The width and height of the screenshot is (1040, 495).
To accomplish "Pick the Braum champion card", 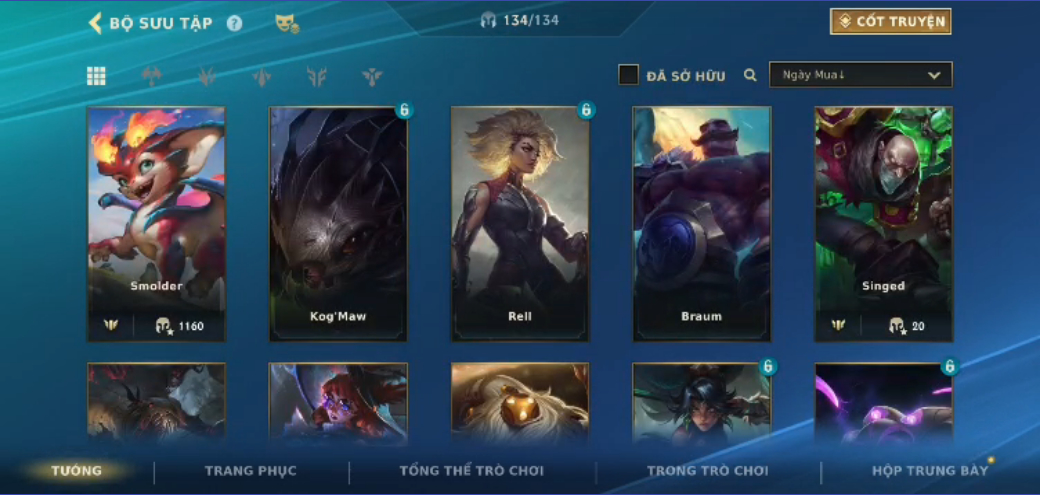I will tap(702, 224).
